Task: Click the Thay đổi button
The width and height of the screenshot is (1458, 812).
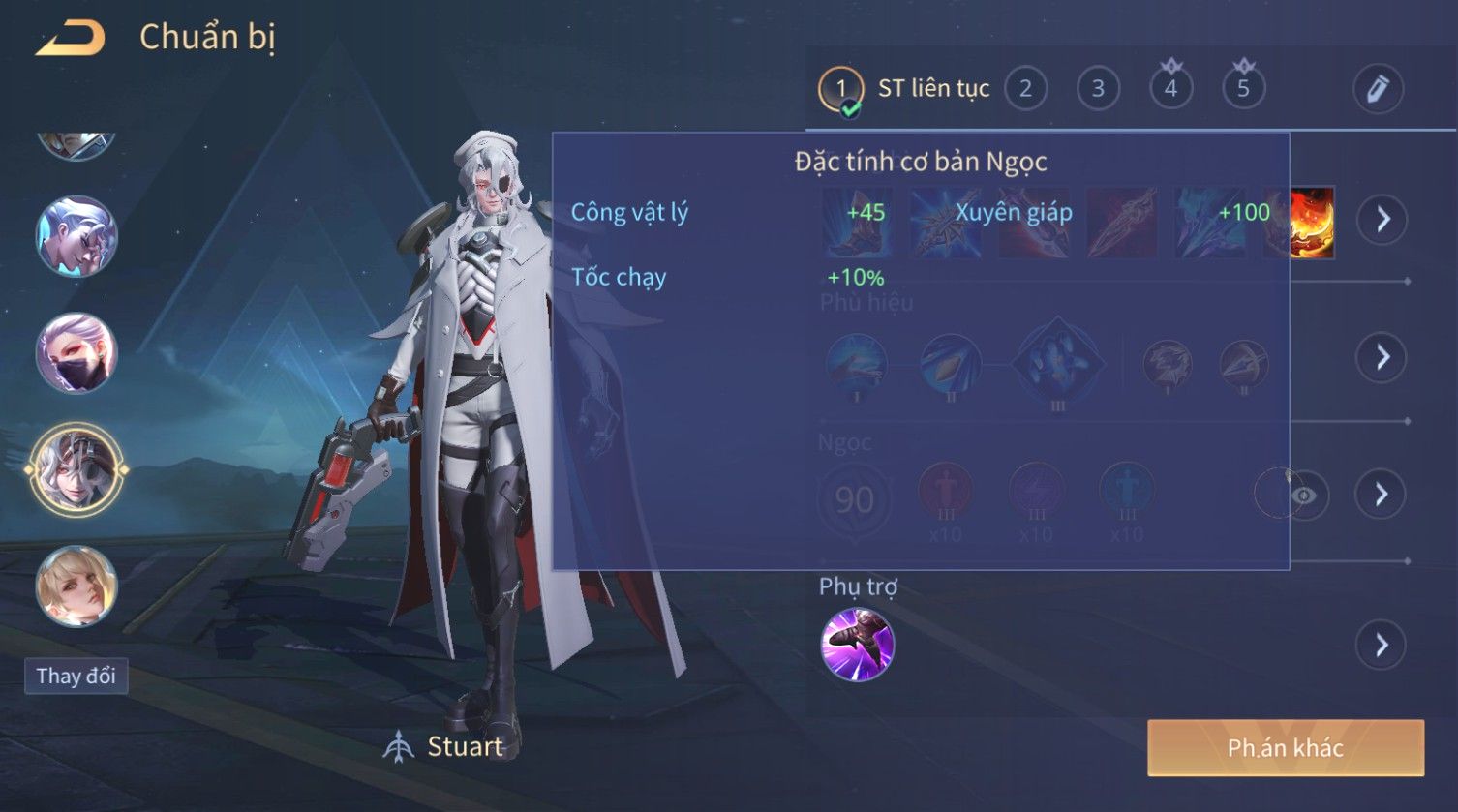Action: click(x=76, y=676)
